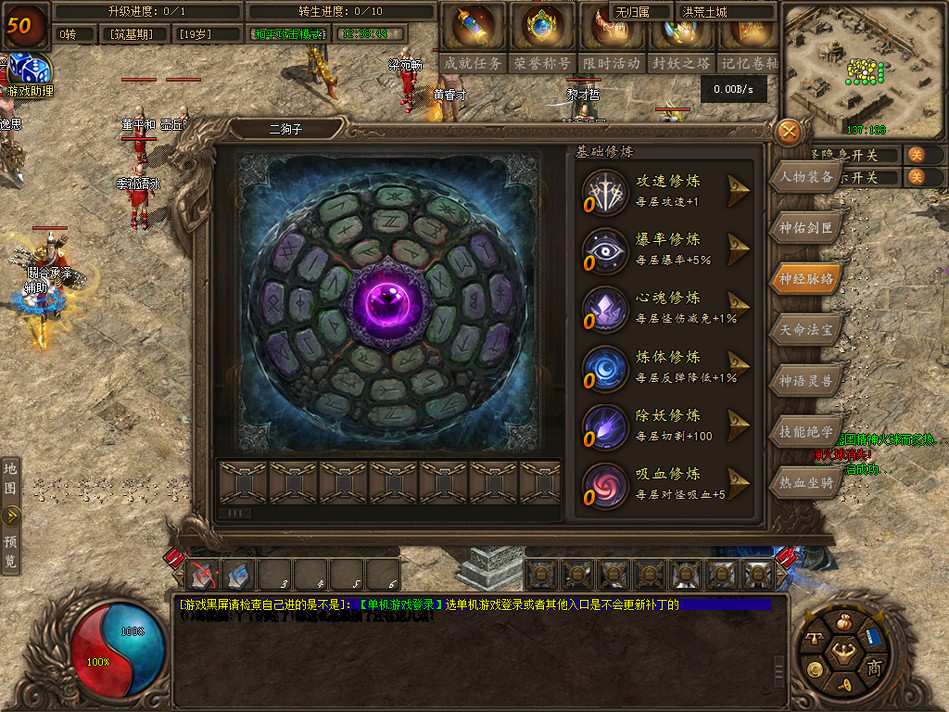Open the shop via the 商 button
The image size is (949, 712).
875,667
